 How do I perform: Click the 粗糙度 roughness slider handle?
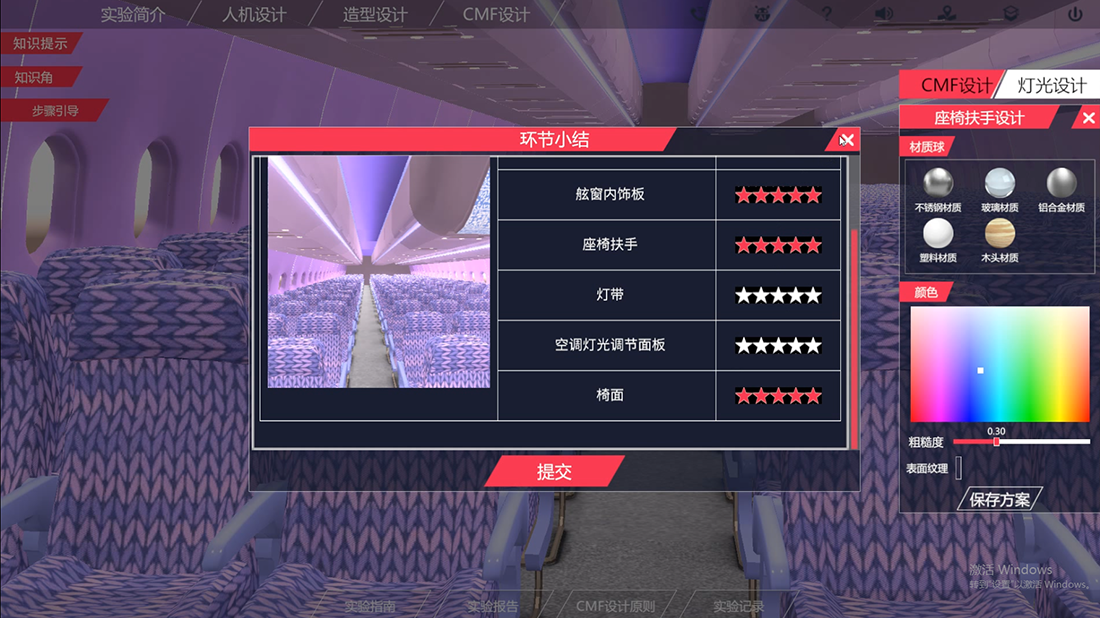coord(996,441)
